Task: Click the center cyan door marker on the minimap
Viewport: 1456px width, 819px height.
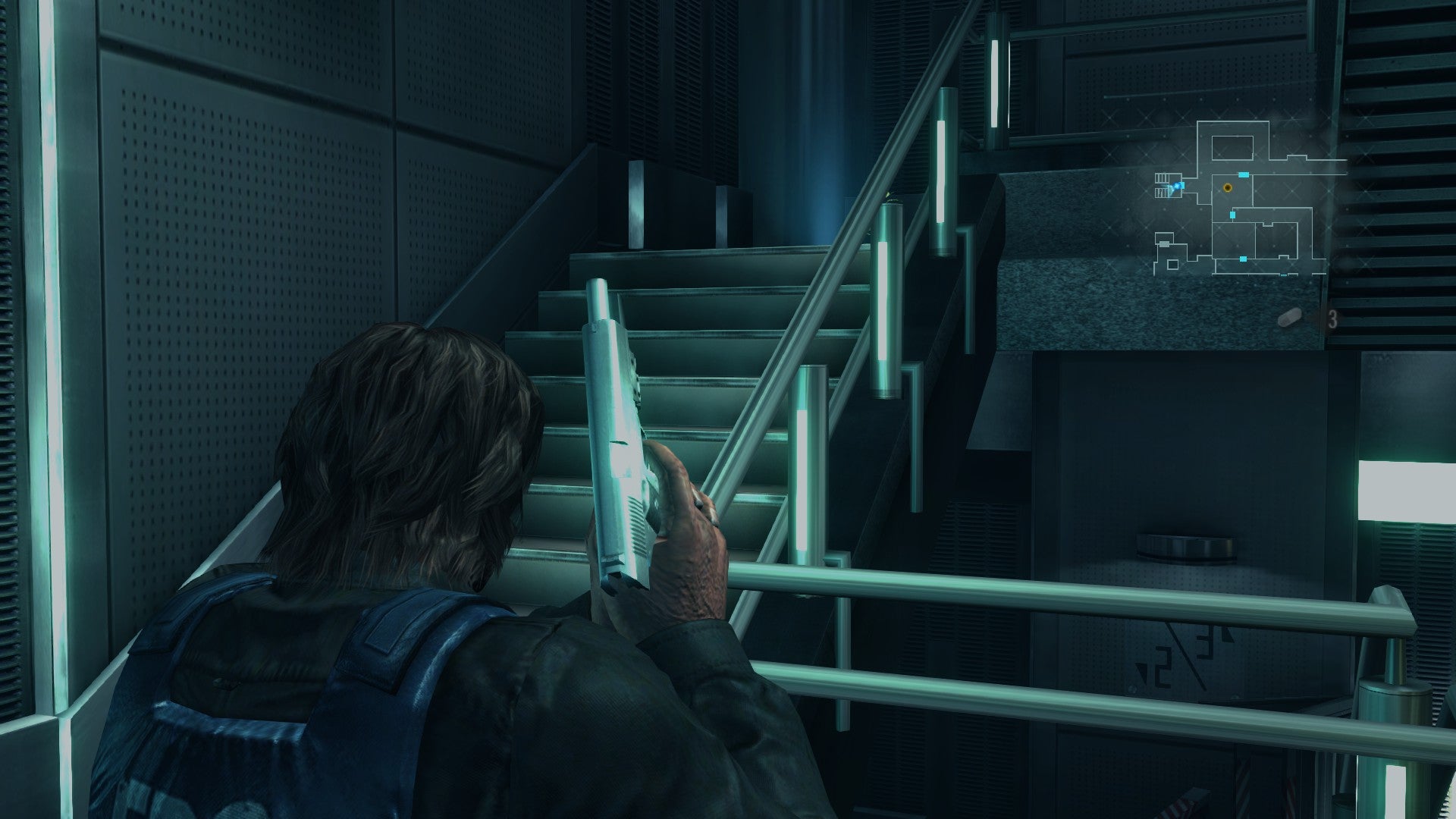Action: click(1232, 214)
